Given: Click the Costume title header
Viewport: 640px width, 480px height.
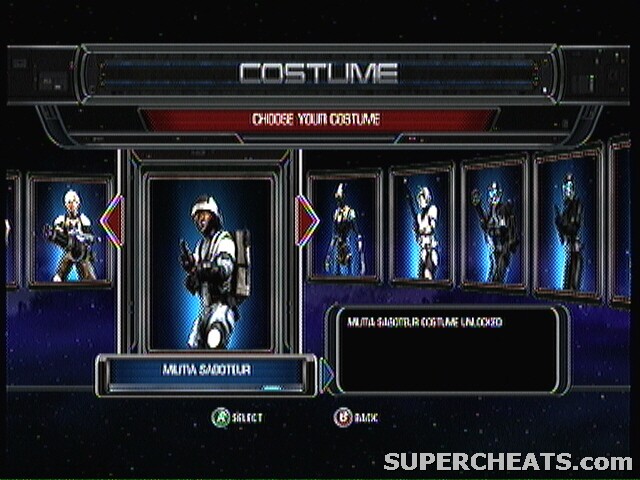Looking at the screenshot, I should pos(319,73).
